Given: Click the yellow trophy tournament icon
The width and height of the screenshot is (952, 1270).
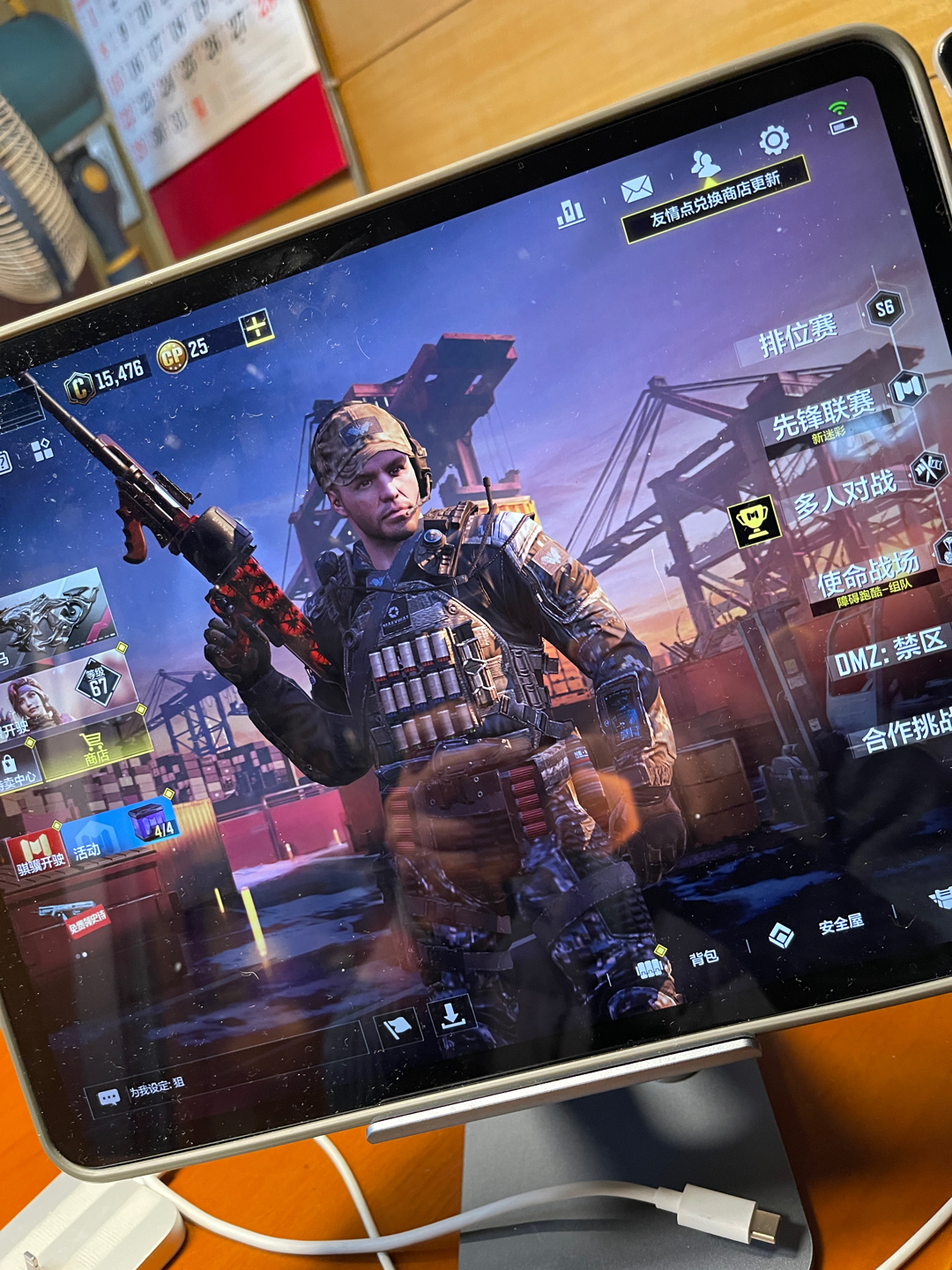Looking at the screenshot, I should click(x=755, y=520).
